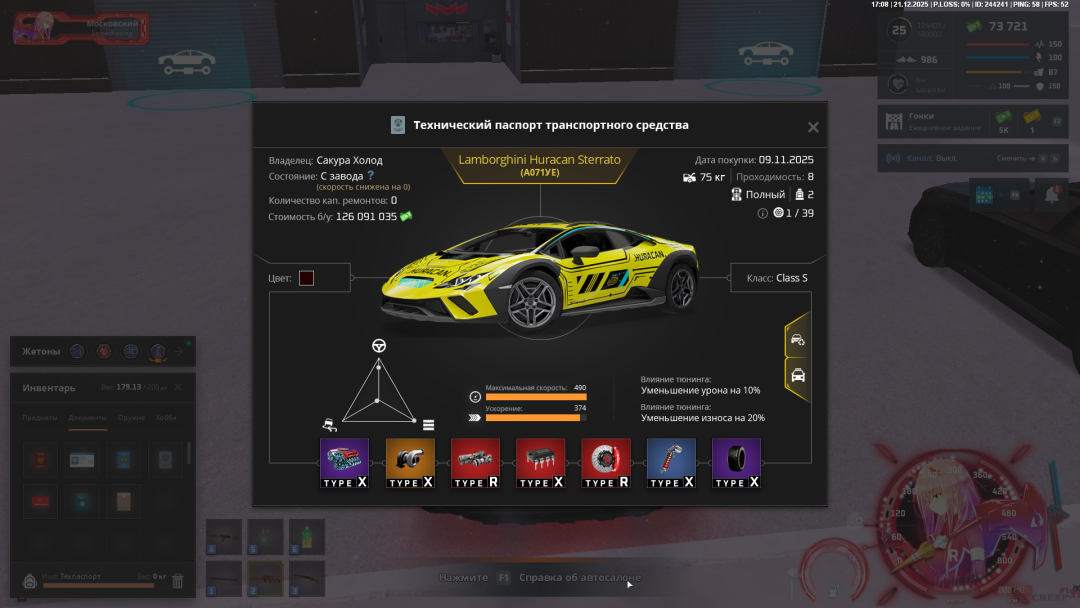Switch to the Хобби inventory tab
Viewport: 1080px width, 608px height.
tap(166, 418)
